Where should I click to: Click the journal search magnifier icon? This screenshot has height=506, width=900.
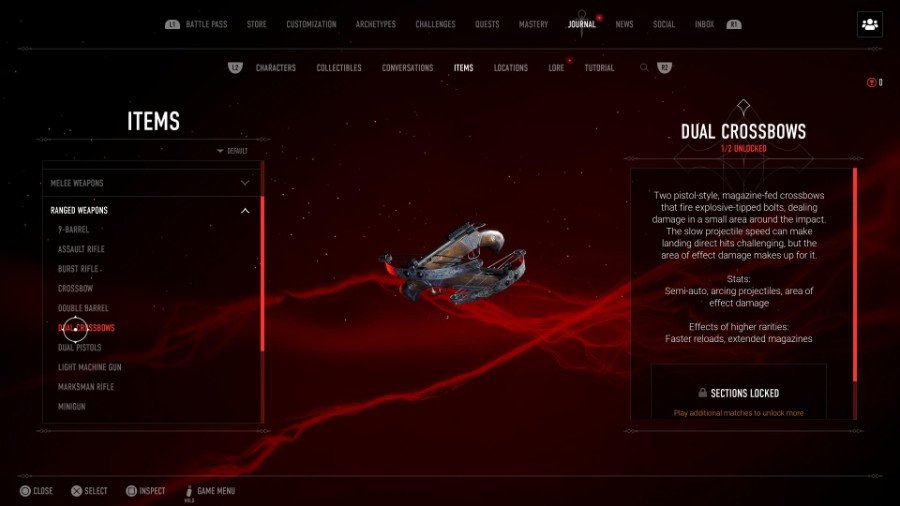(644, 68)
